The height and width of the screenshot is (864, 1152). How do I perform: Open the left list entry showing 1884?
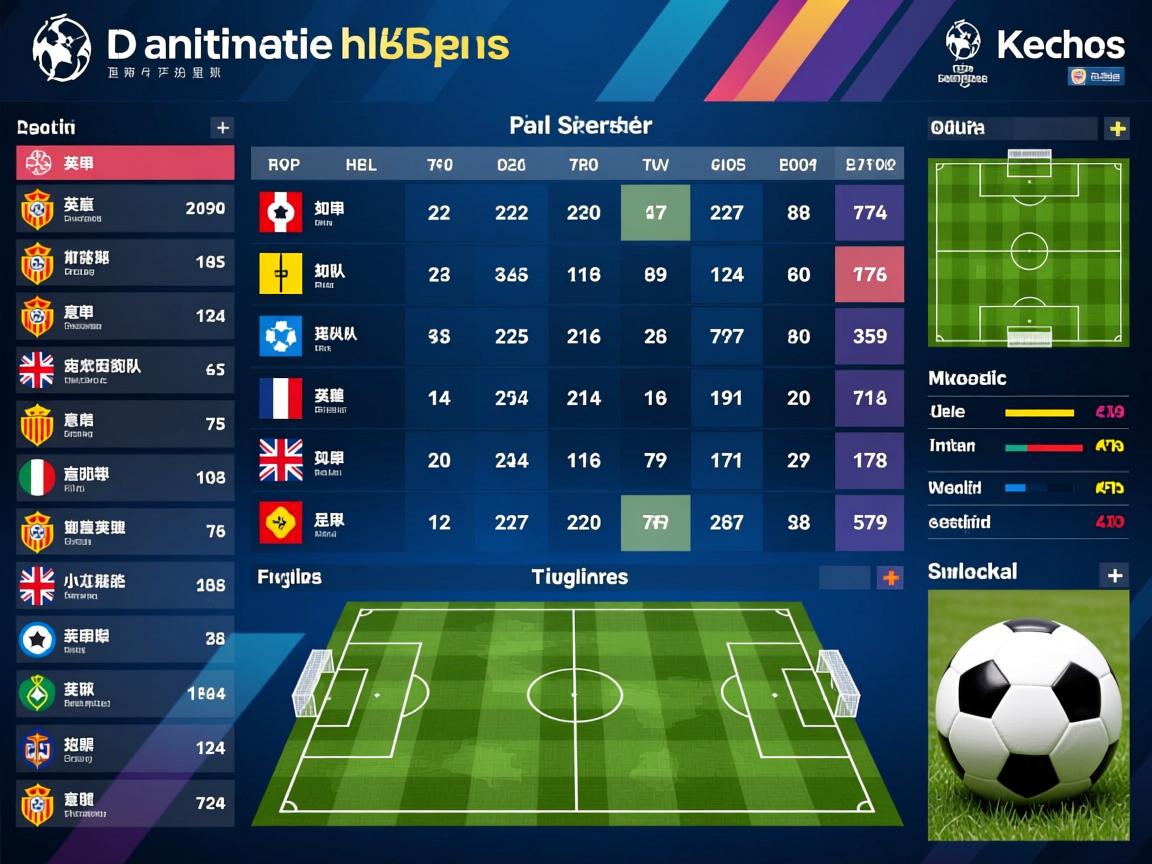point(125,693)
